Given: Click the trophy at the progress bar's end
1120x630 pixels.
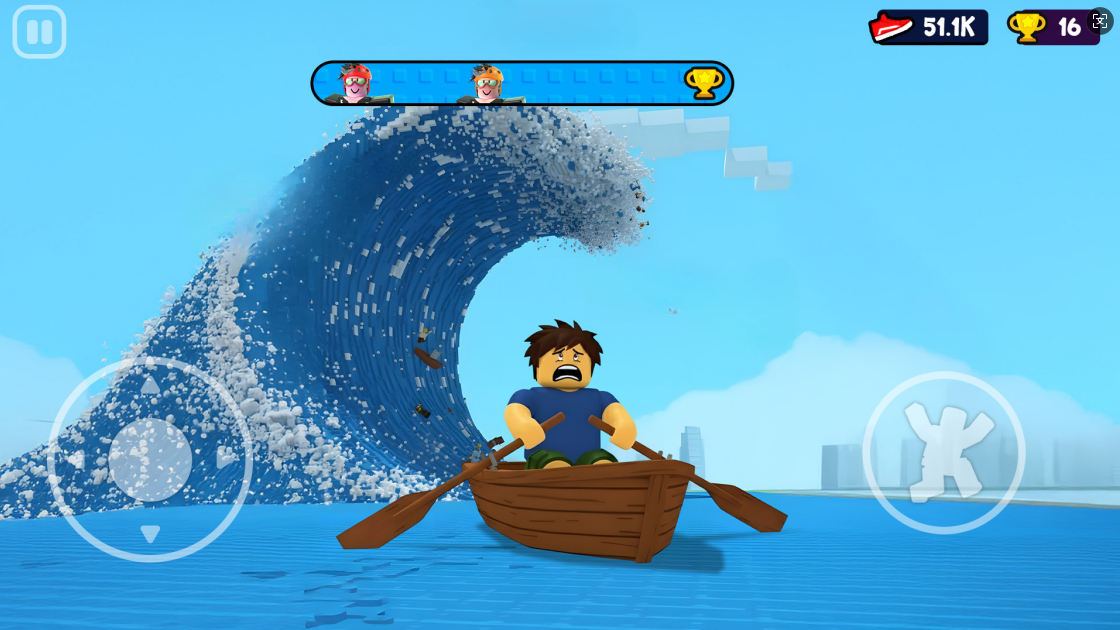Looking at the screenshot, I should (703, 83).
